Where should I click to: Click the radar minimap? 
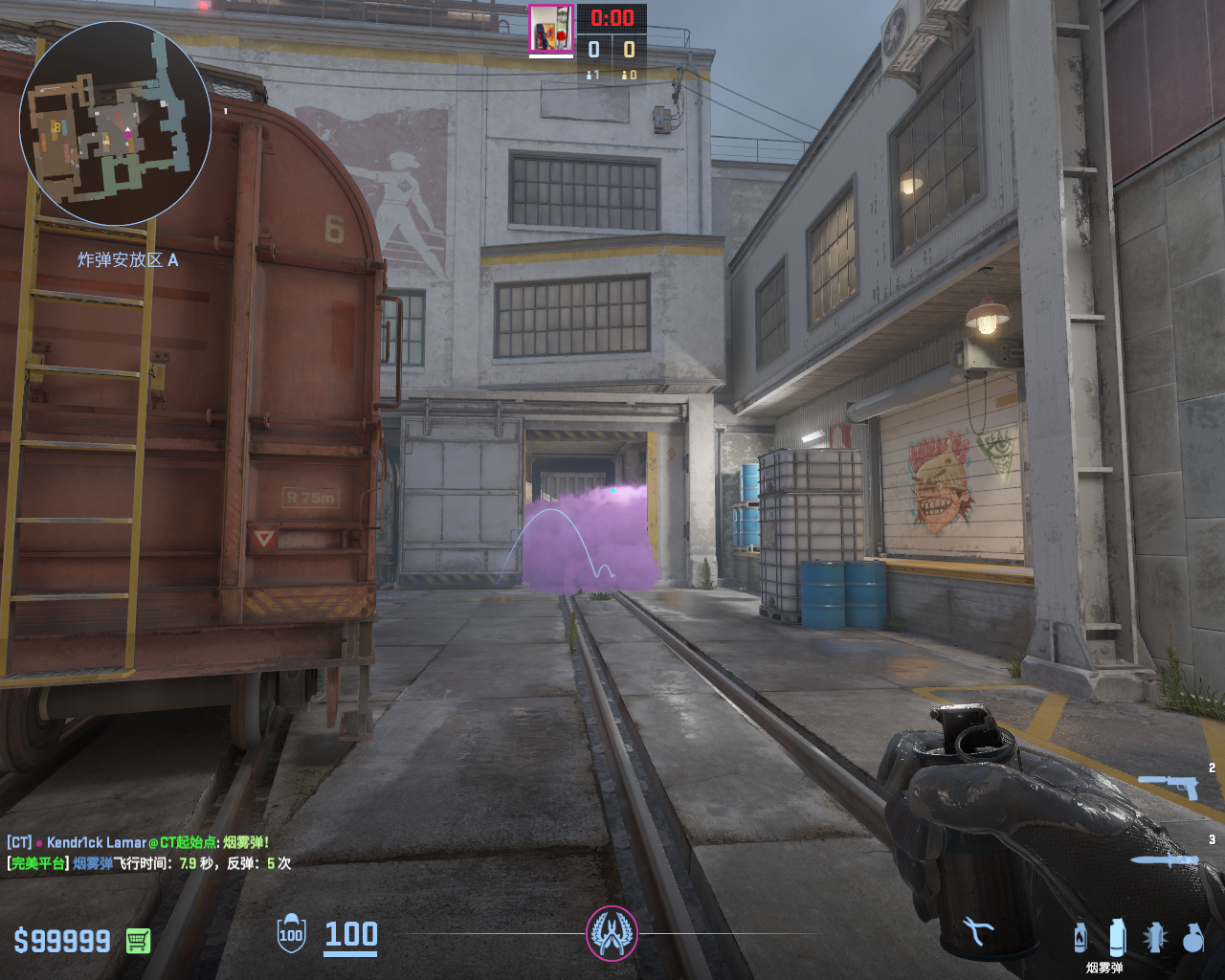point(115,125)
